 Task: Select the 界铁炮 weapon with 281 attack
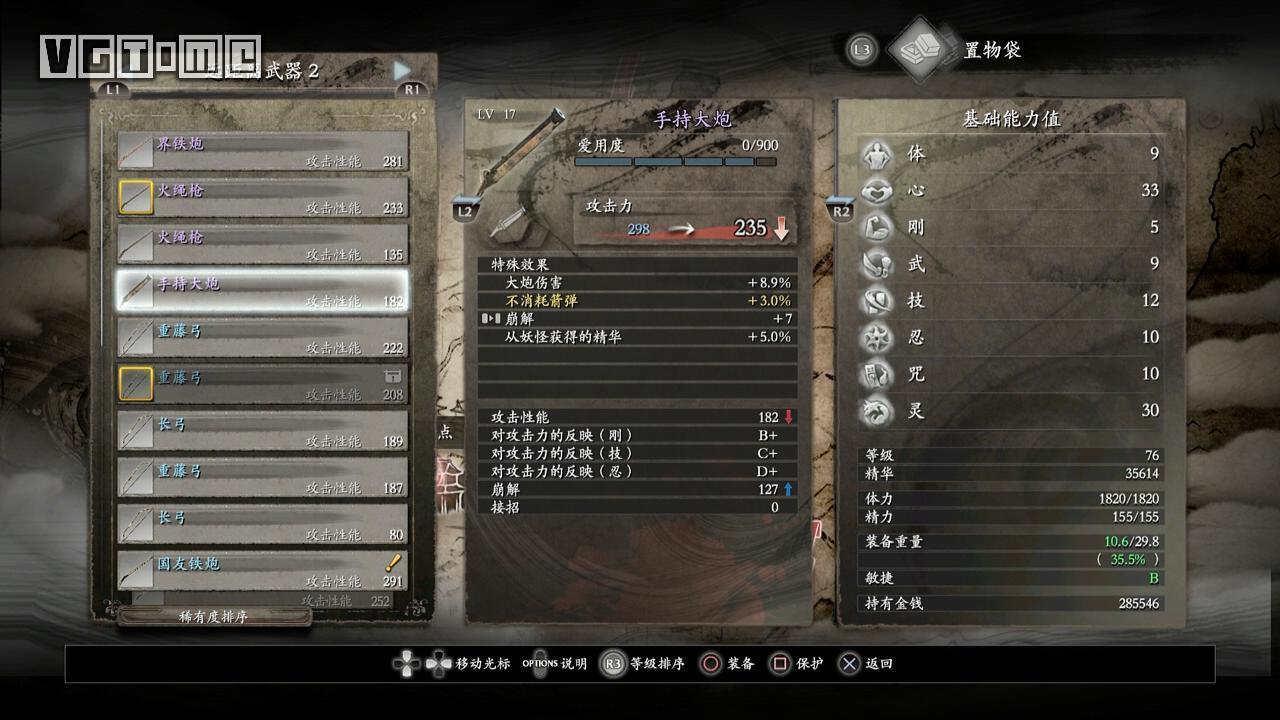point(262,151)
